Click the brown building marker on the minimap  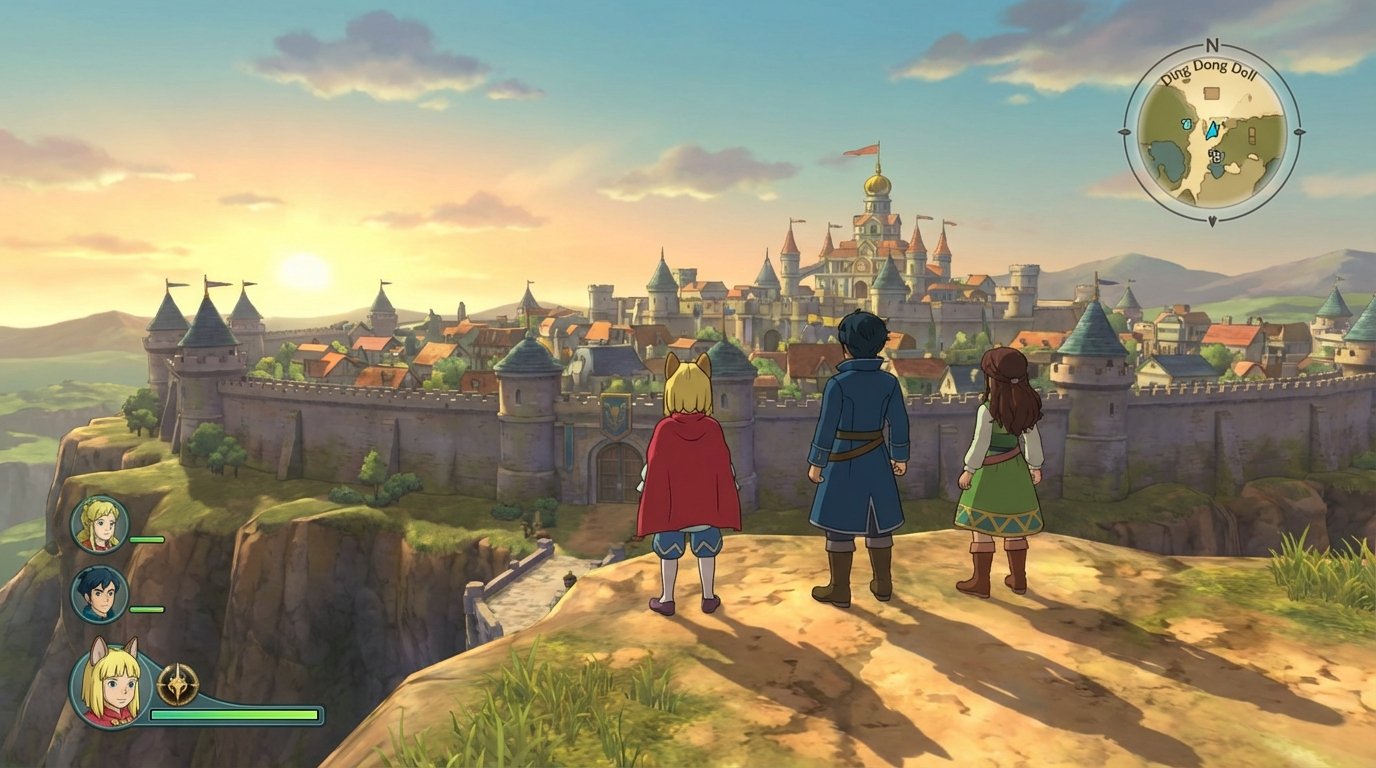pos(1211,92)
